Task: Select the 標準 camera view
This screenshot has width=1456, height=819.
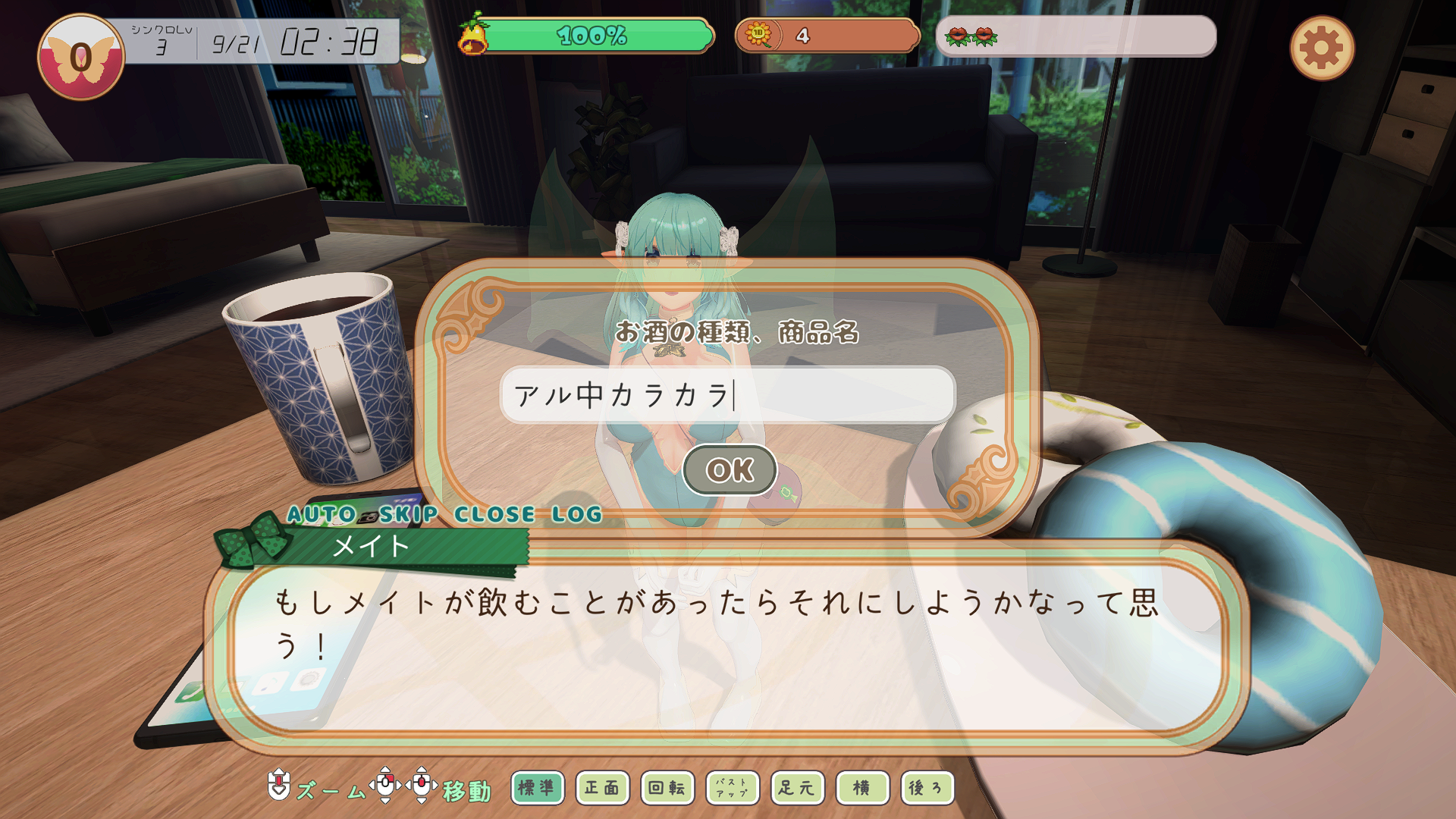Action: [537, 788]
